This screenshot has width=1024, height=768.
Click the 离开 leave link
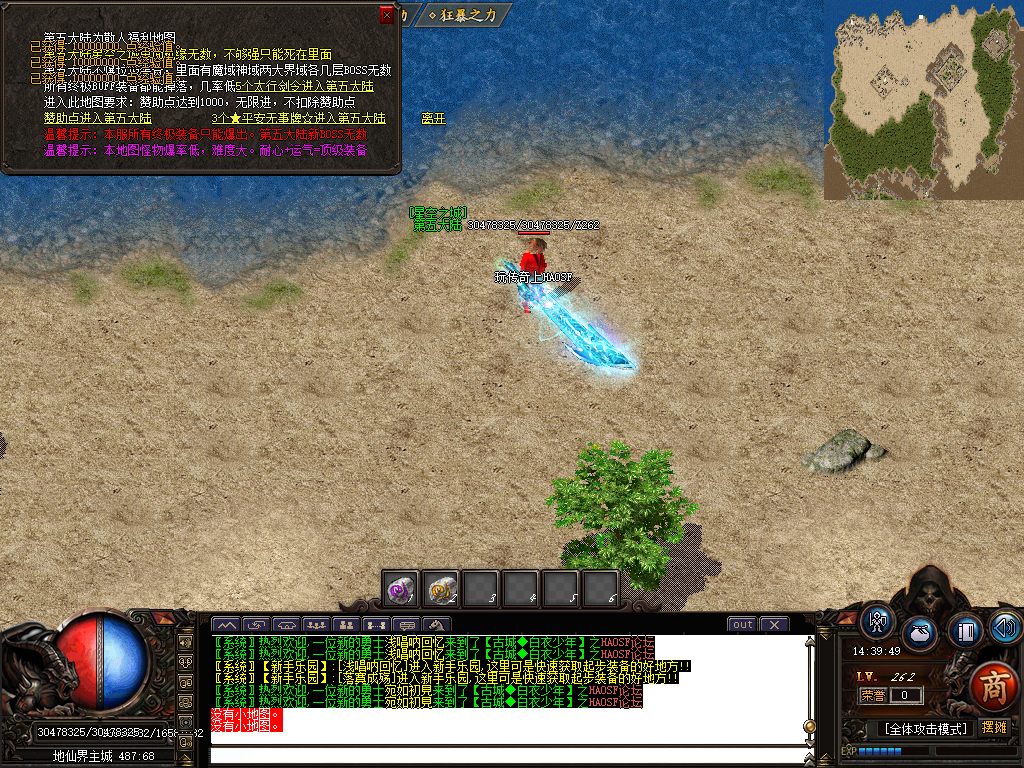pos(432,118)
